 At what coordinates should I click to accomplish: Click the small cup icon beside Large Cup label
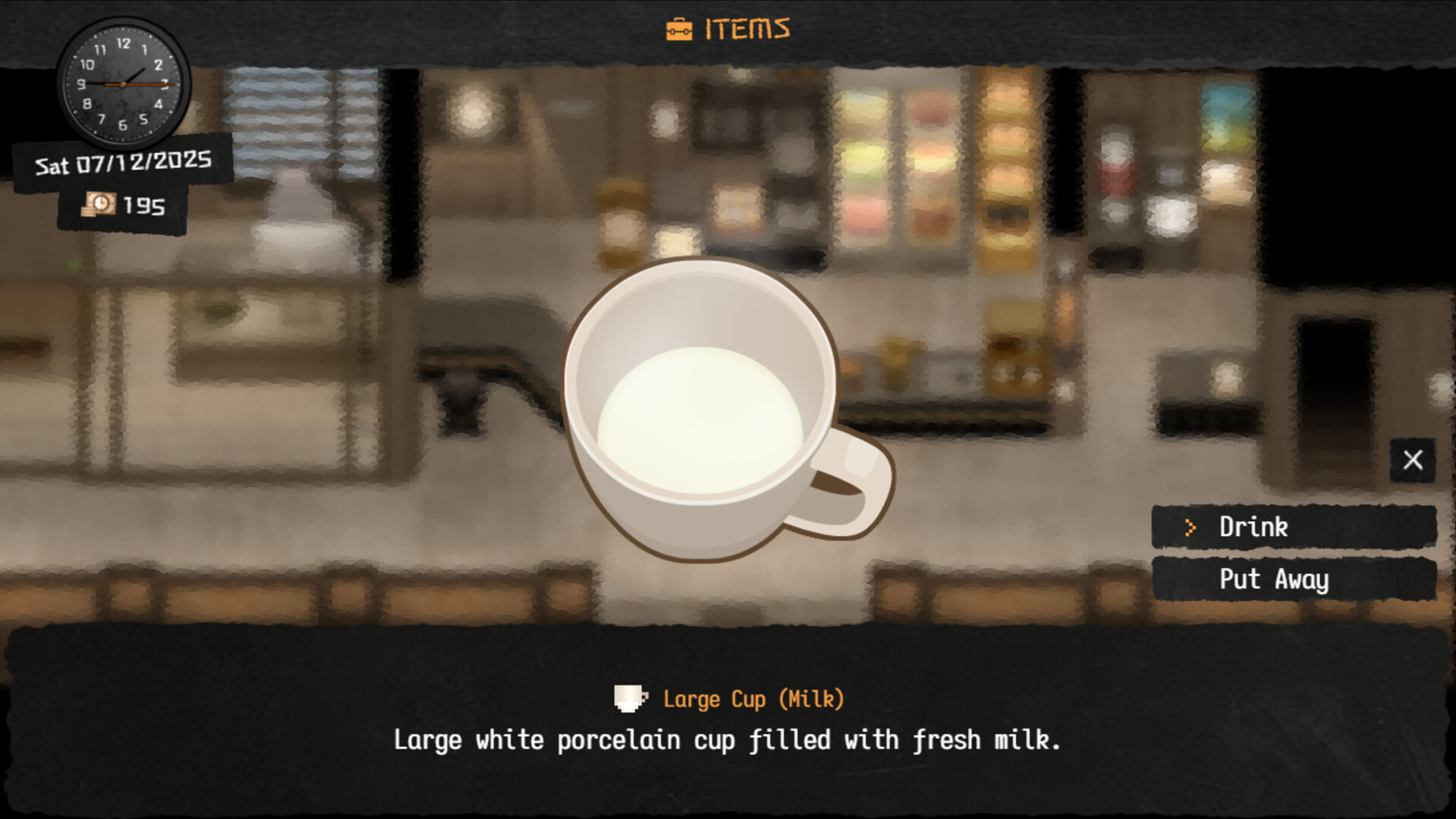[630, 698]
